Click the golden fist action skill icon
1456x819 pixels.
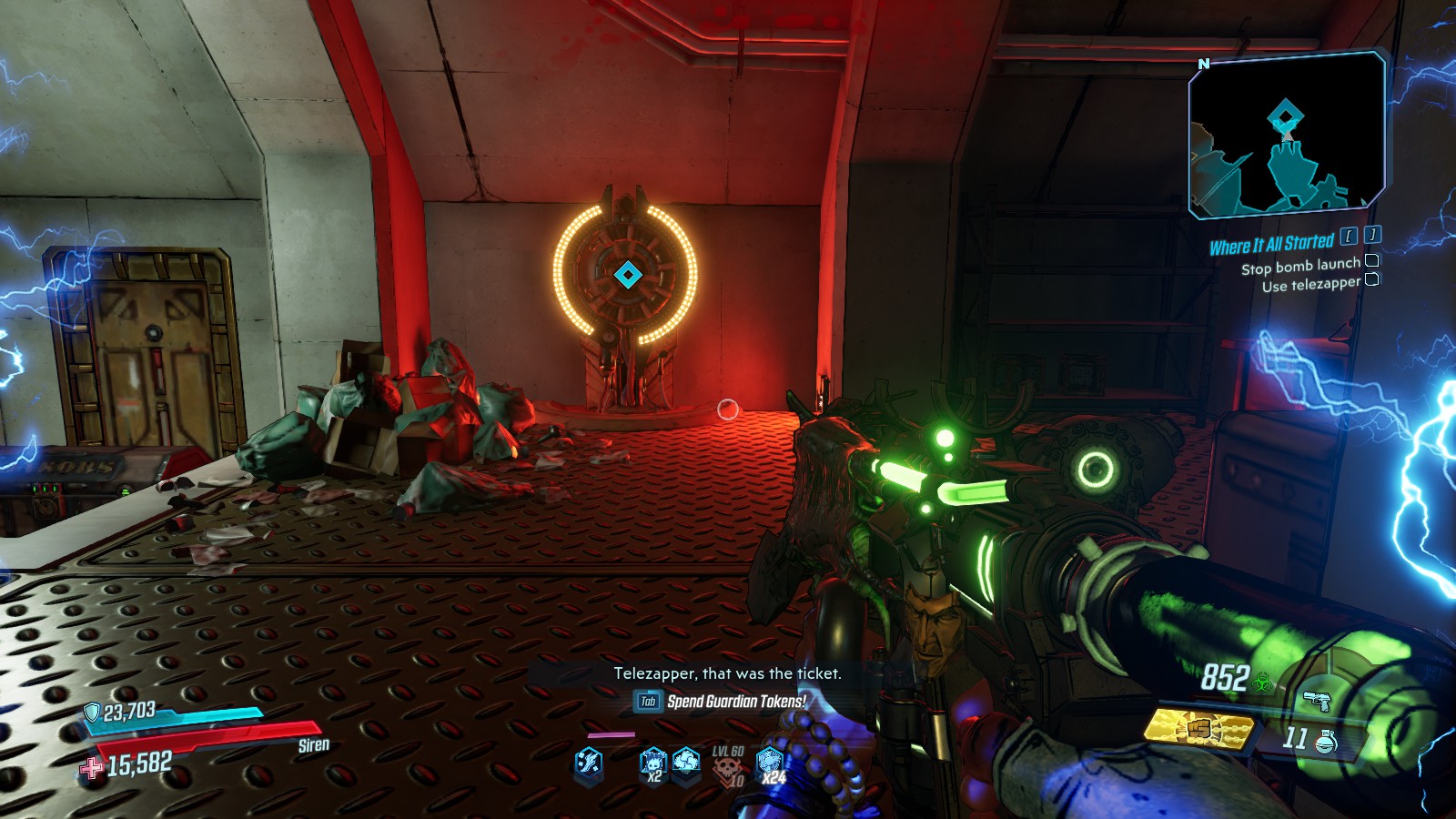point(1199,728)
